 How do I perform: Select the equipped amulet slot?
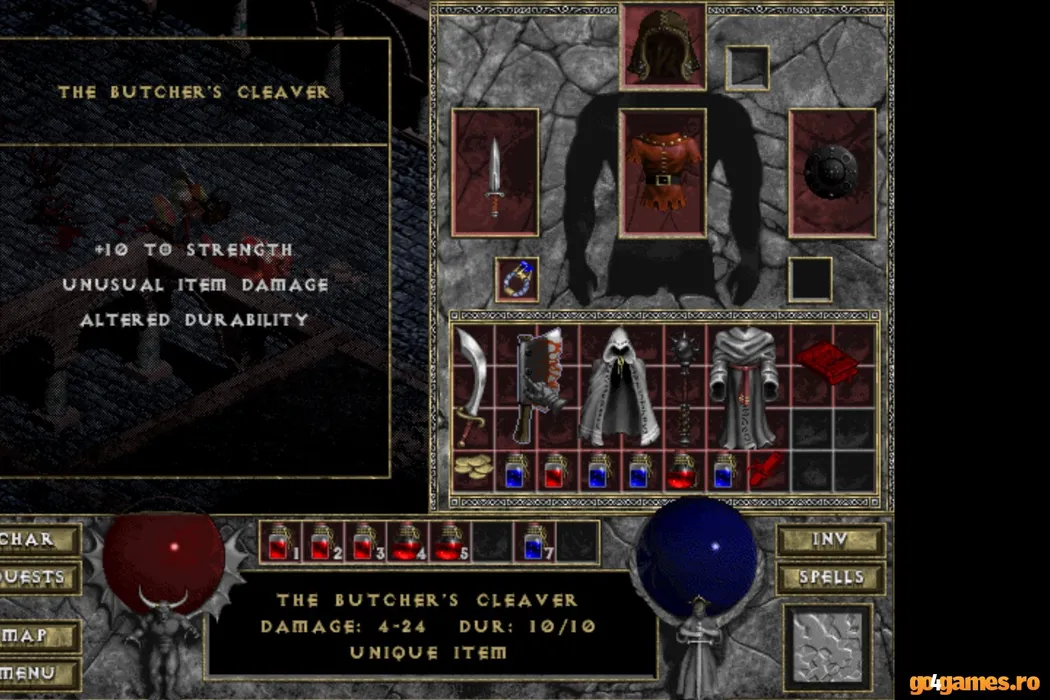(x=517, y=279)
